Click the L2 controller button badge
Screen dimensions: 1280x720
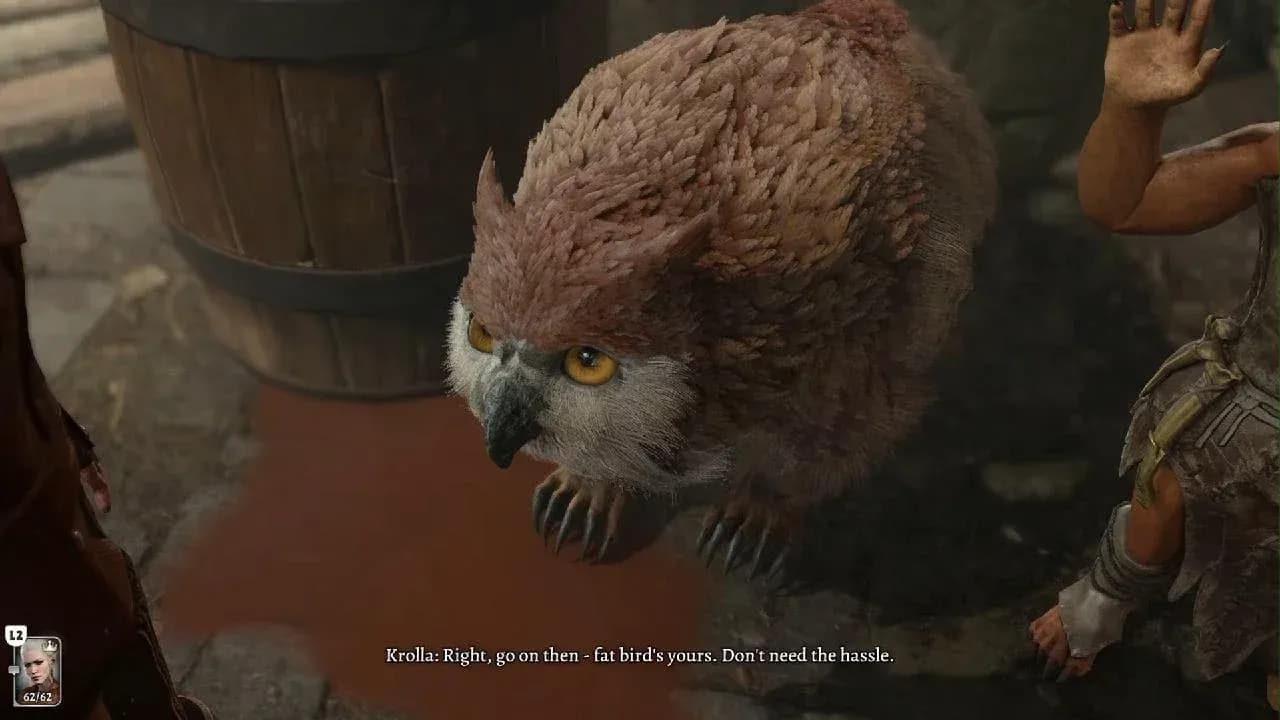coord(15,634)
